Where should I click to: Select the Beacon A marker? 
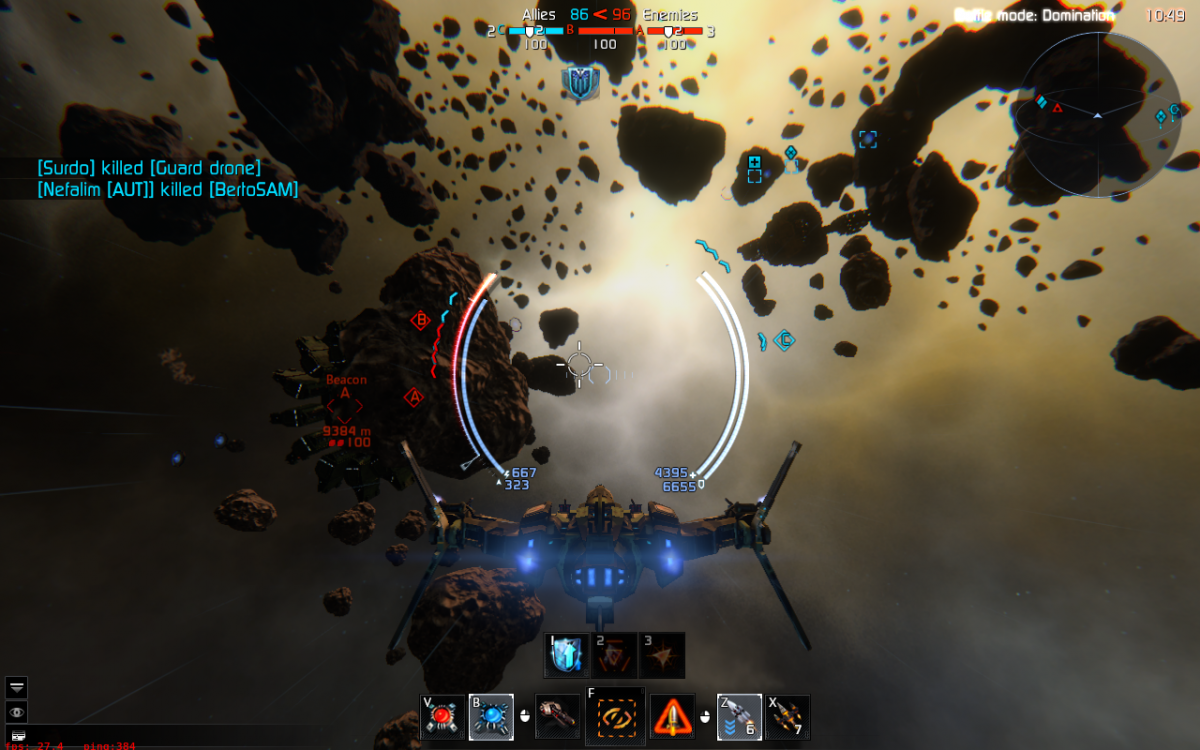[345, 407]
